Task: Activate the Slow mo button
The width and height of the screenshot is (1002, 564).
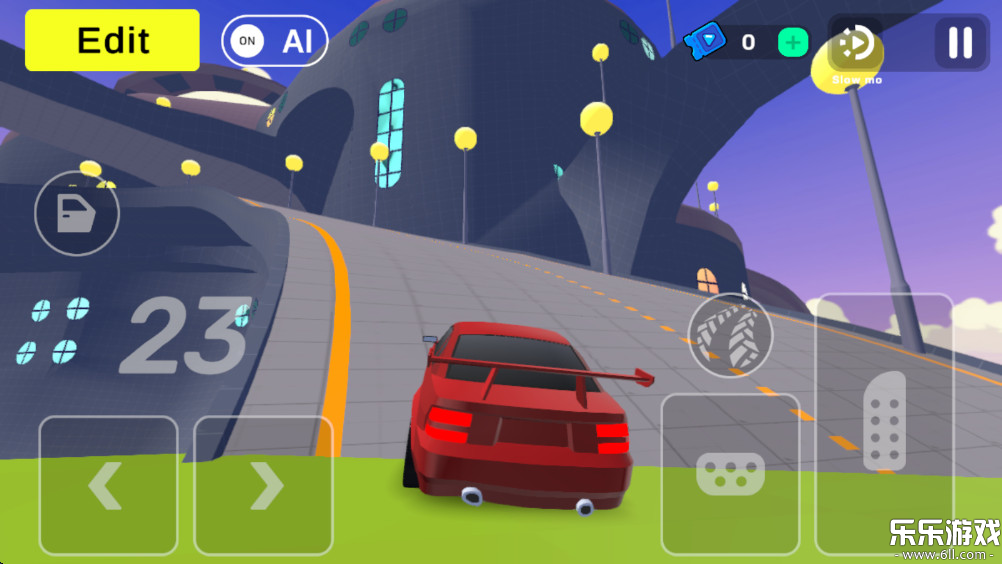Action: click(856, 45)
